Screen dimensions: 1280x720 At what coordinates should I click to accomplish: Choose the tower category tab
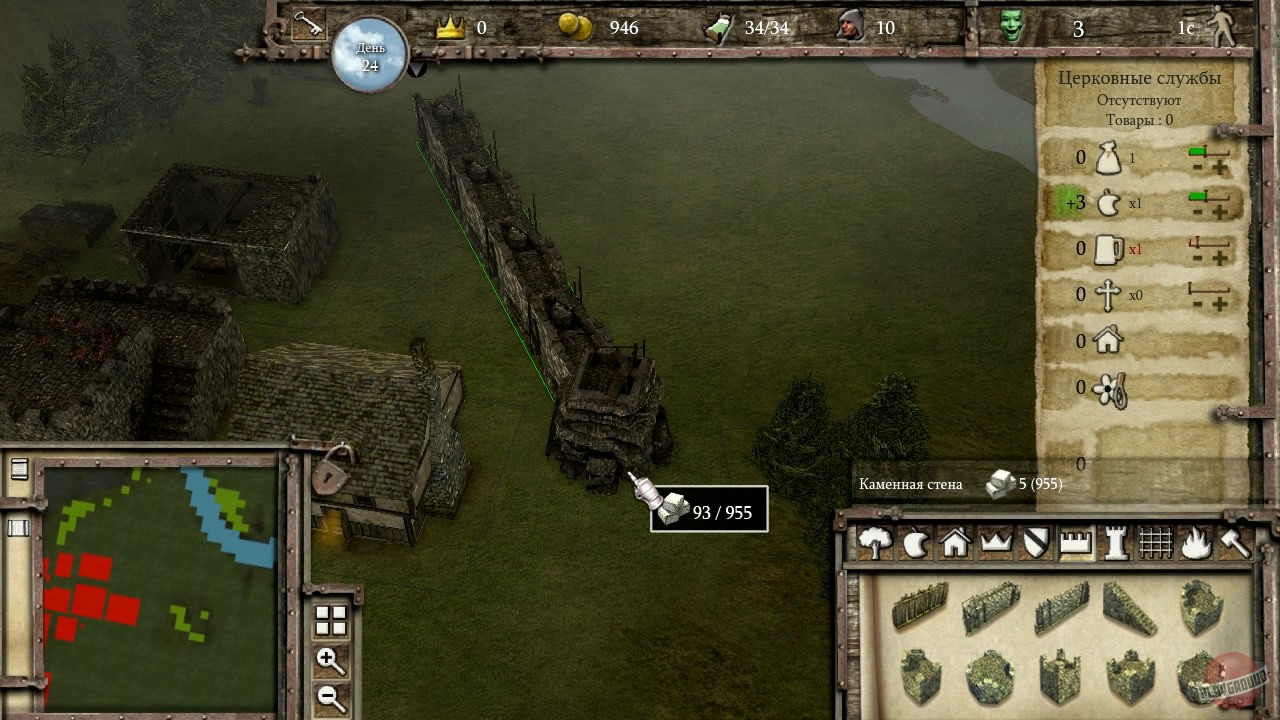(x=1115, y=543)
